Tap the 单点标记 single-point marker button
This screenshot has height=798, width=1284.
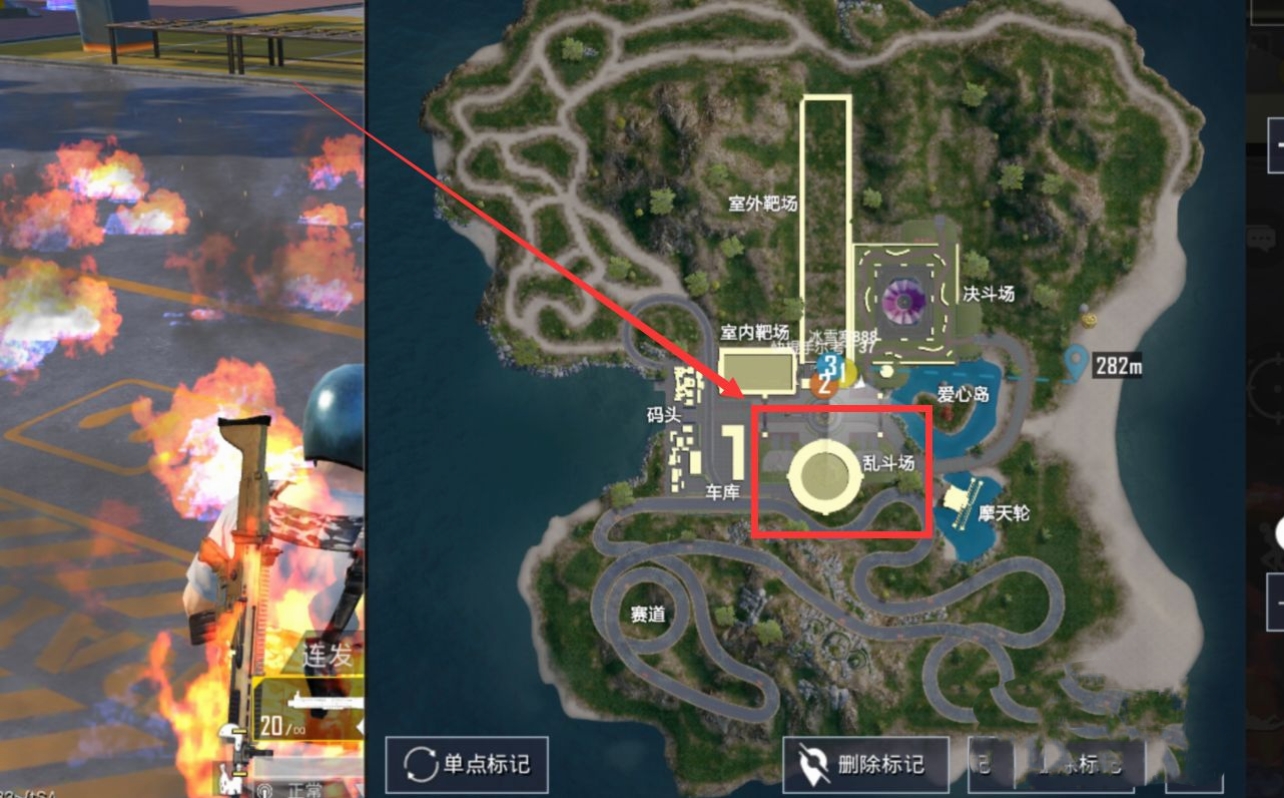point(467,765)
